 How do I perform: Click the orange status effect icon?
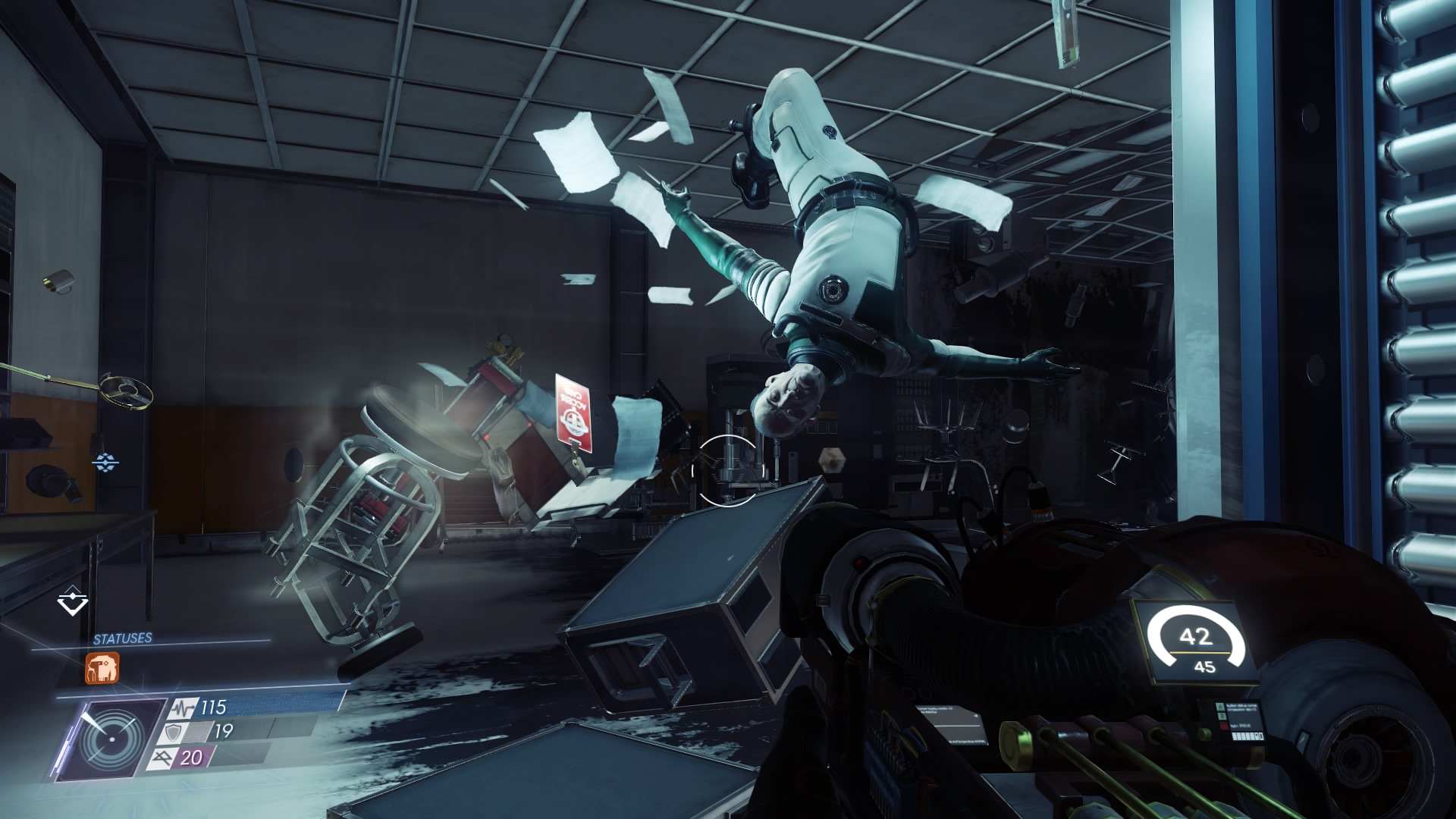(102, 668)
